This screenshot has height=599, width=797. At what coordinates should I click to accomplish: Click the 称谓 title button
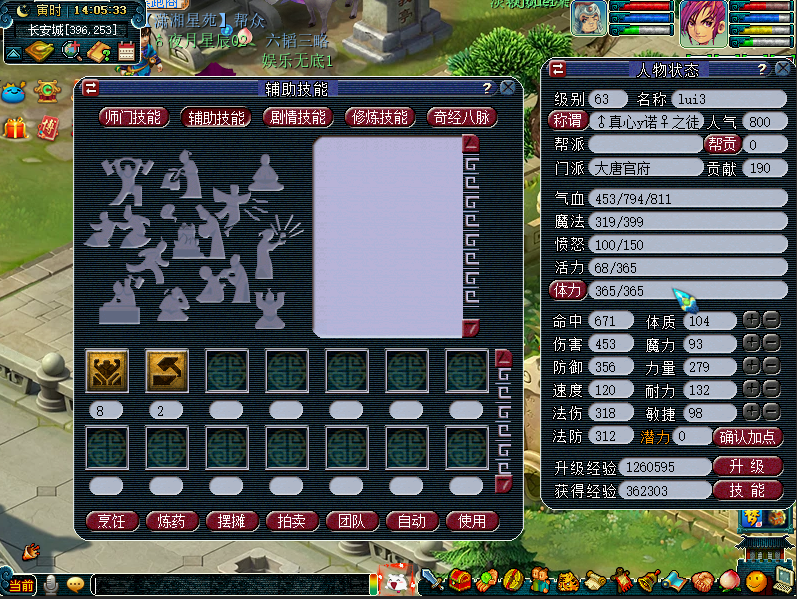(x=567, y=121)
